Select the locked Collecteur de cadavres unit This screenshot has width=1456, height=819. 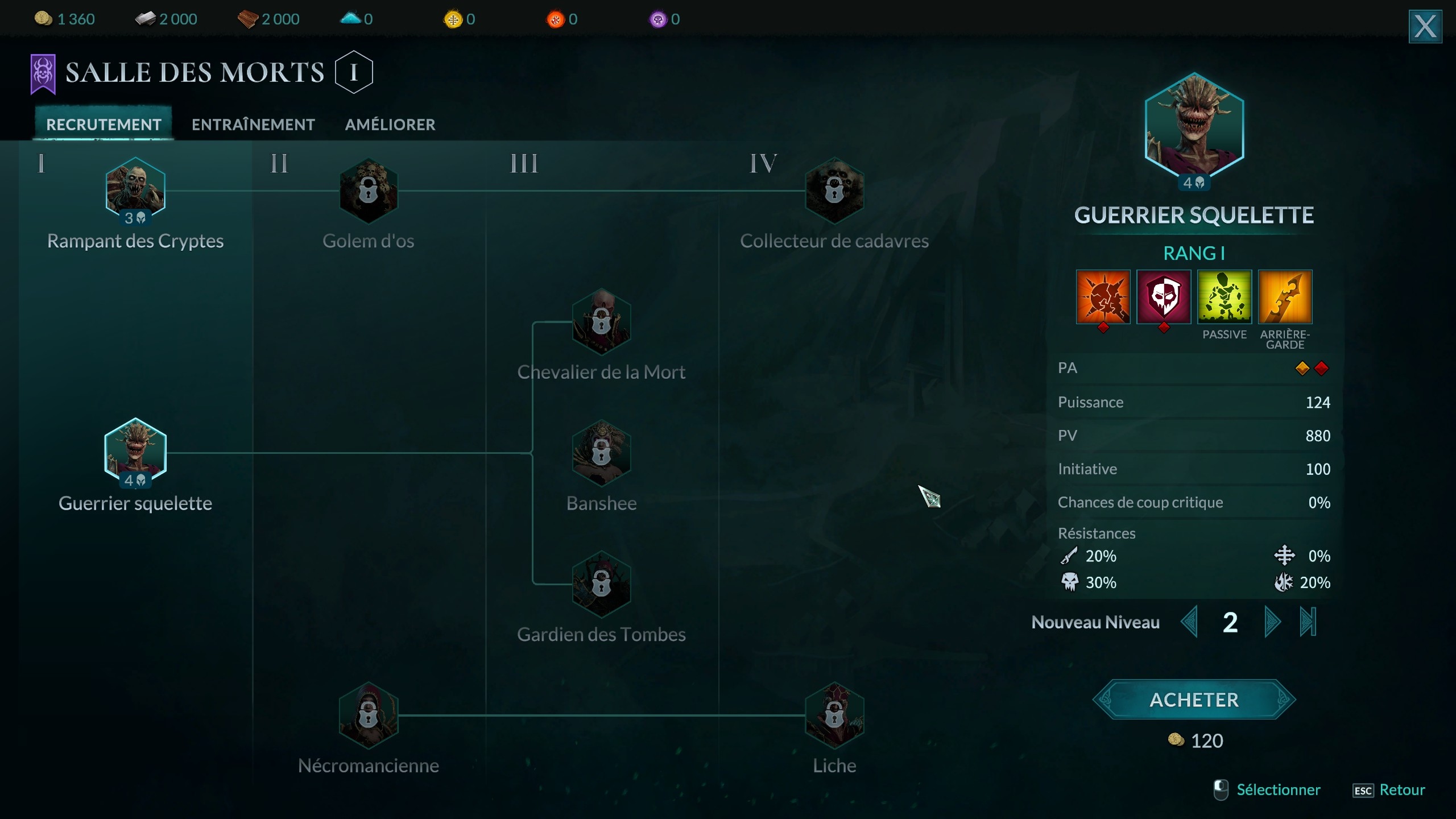[x=834, y=191]
